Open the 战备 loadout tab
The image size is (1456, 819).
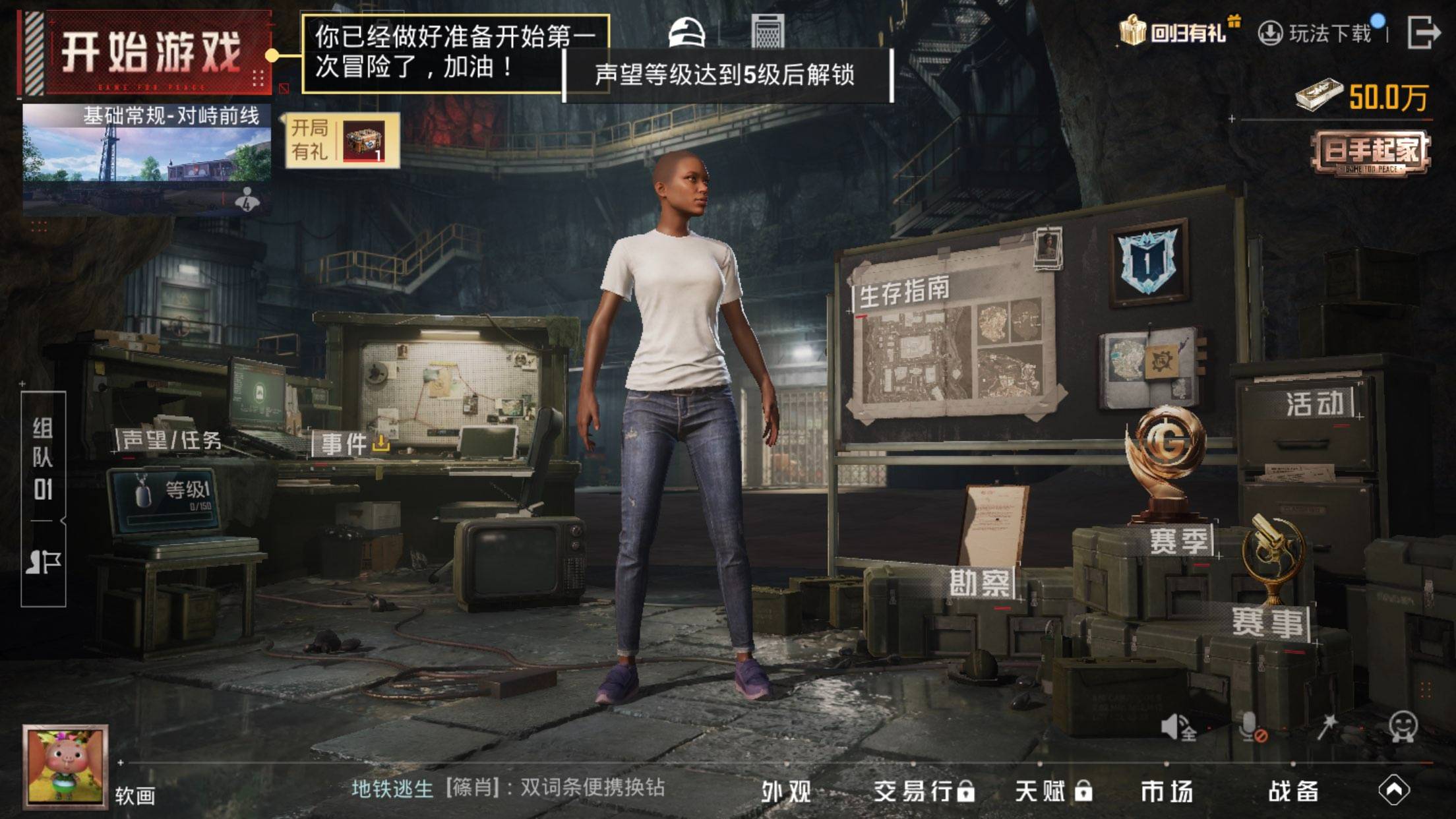(x=1293, y=791)
